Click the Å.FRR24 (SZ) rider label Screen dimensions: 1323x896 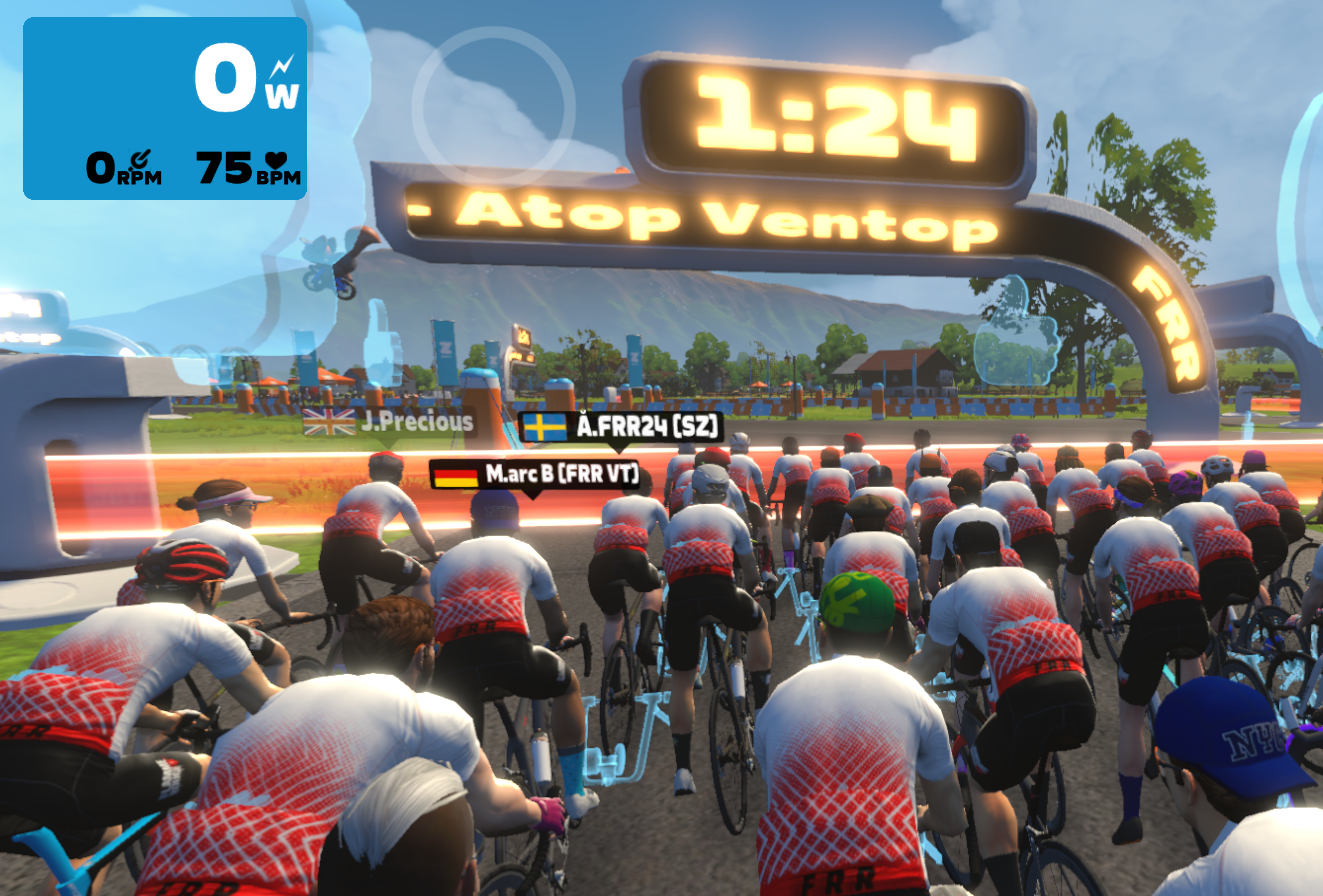[x=620, y=428]
